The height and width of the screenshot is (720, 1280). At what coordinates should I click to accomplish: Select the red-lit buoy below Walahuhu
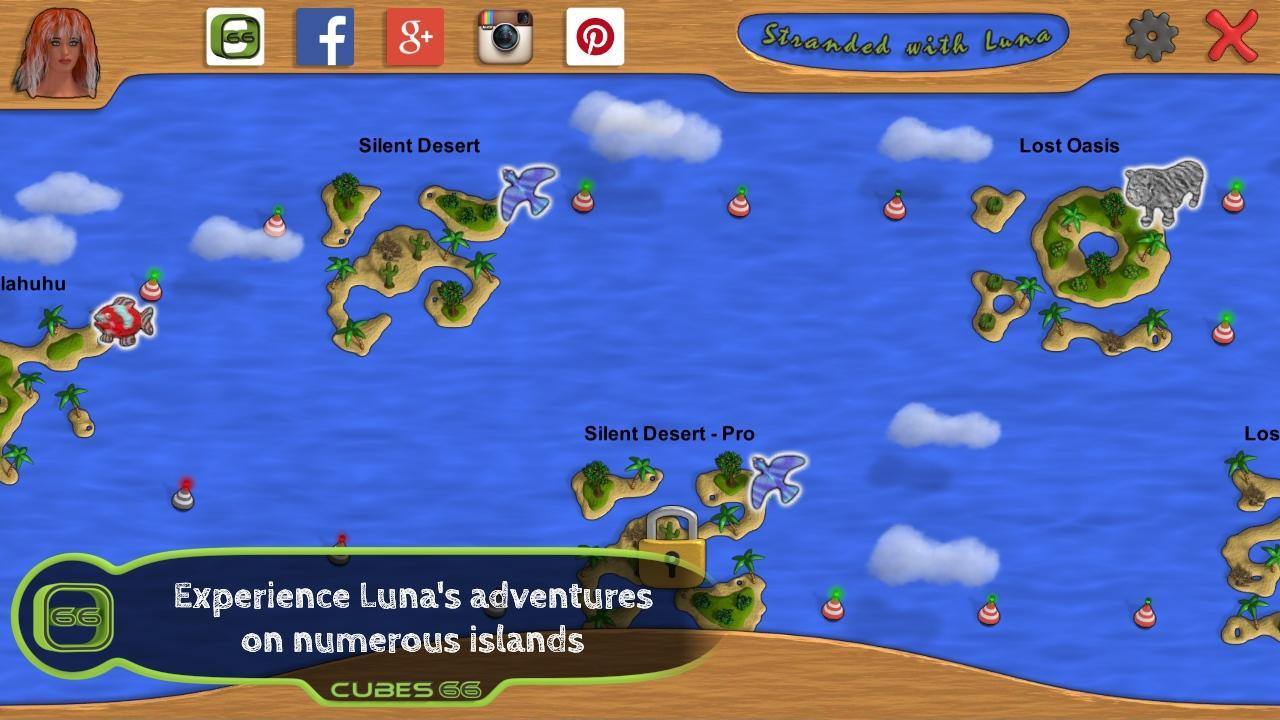coord(186,493)
